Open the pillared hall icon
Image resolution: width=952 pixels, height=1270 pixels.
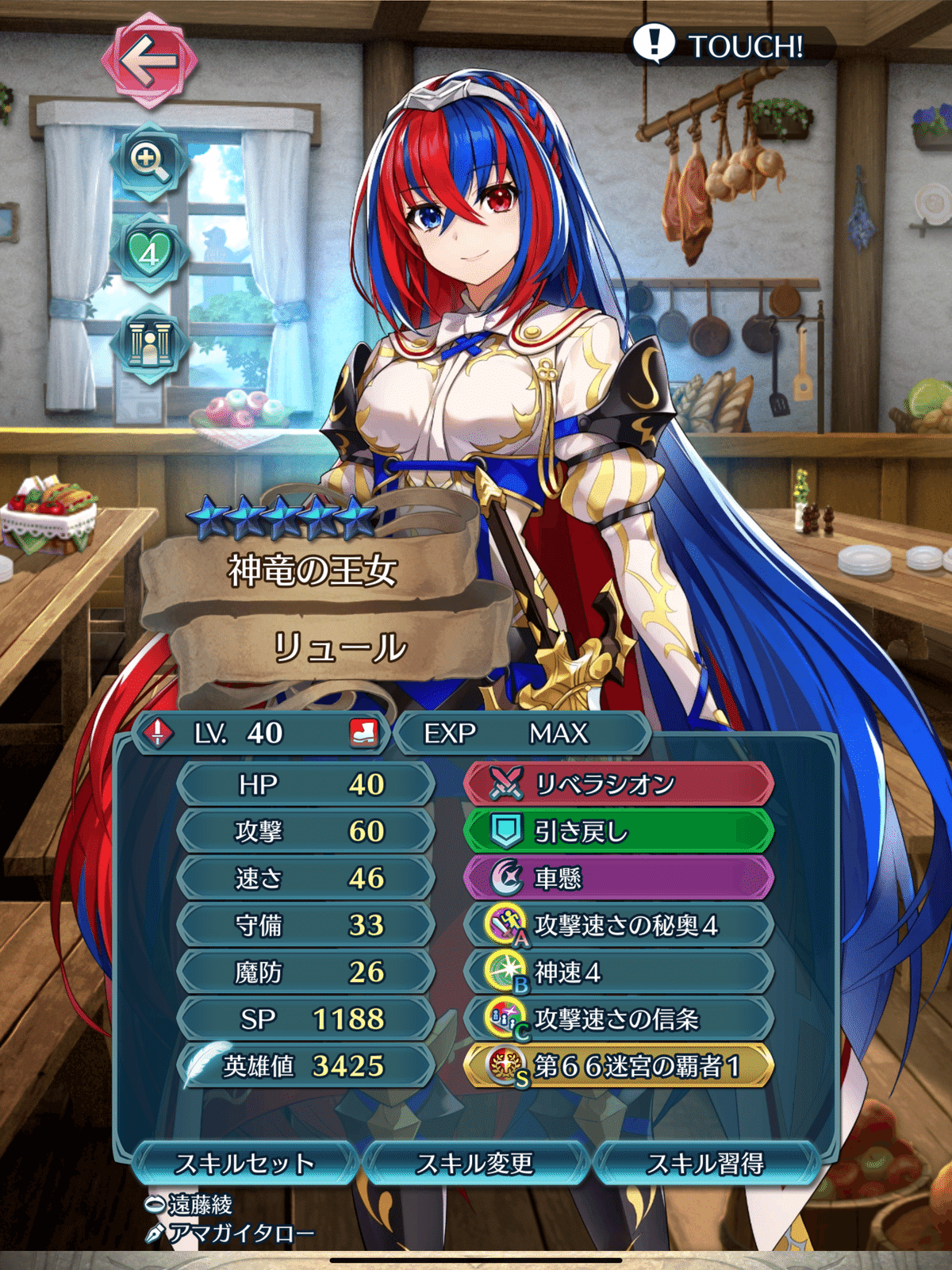pos(149,343)
